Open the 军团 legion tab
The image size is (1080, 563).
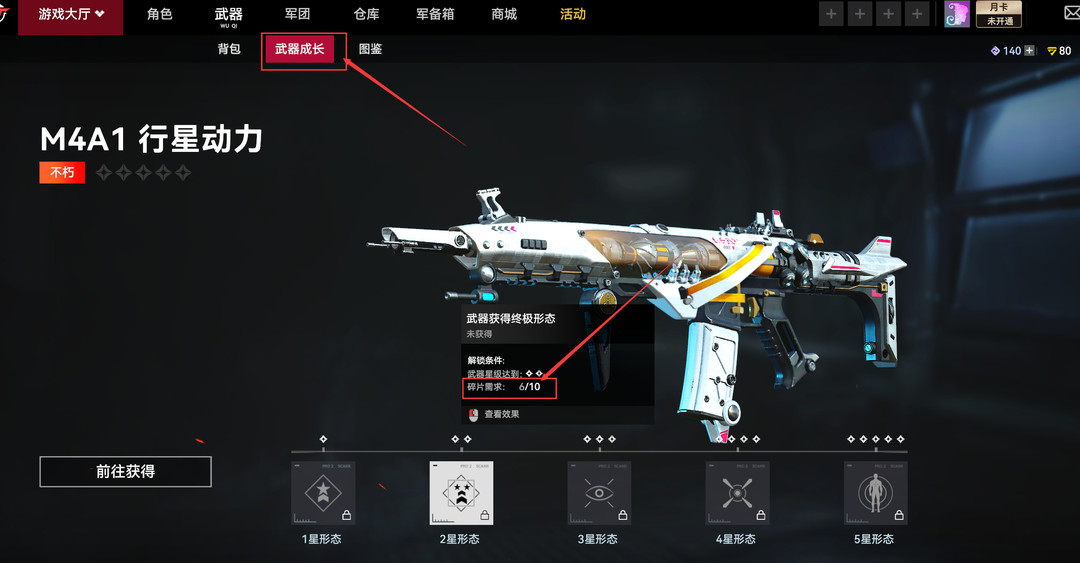pos(297,15)
